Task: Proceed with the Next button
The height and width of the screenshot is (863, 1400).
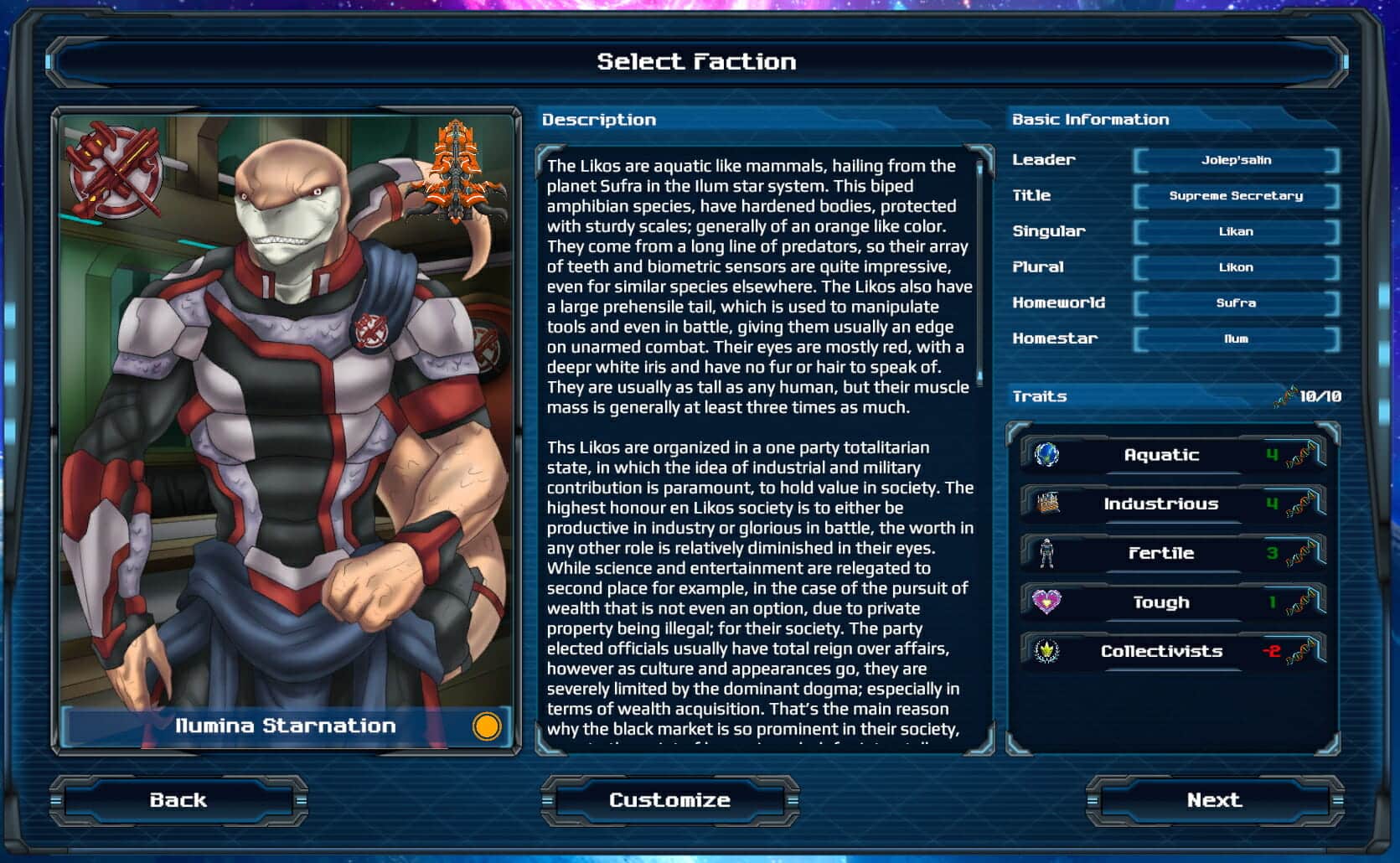Action: [1214, 800]
